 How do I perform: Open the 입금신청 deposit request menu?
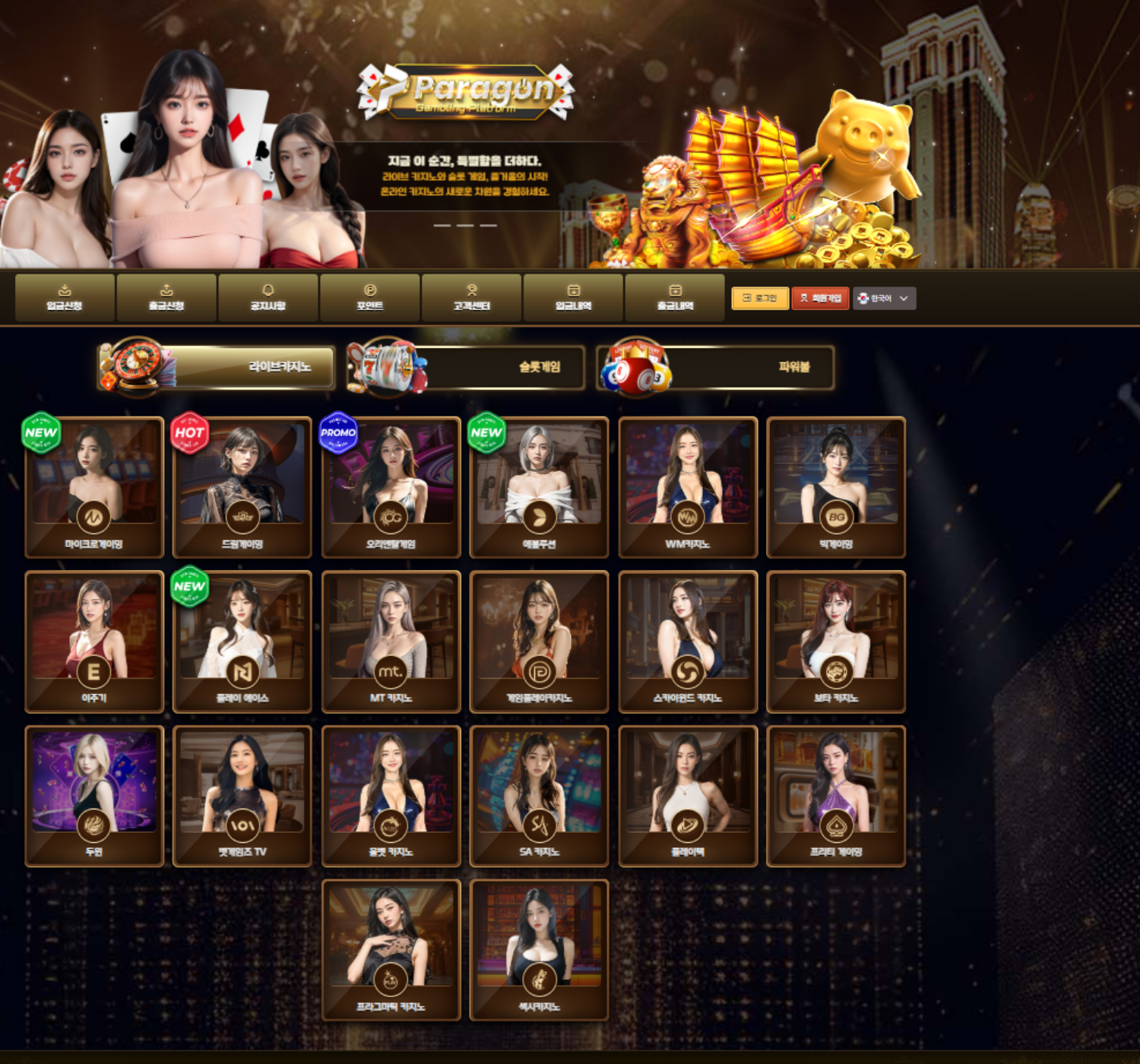(65, 297)
